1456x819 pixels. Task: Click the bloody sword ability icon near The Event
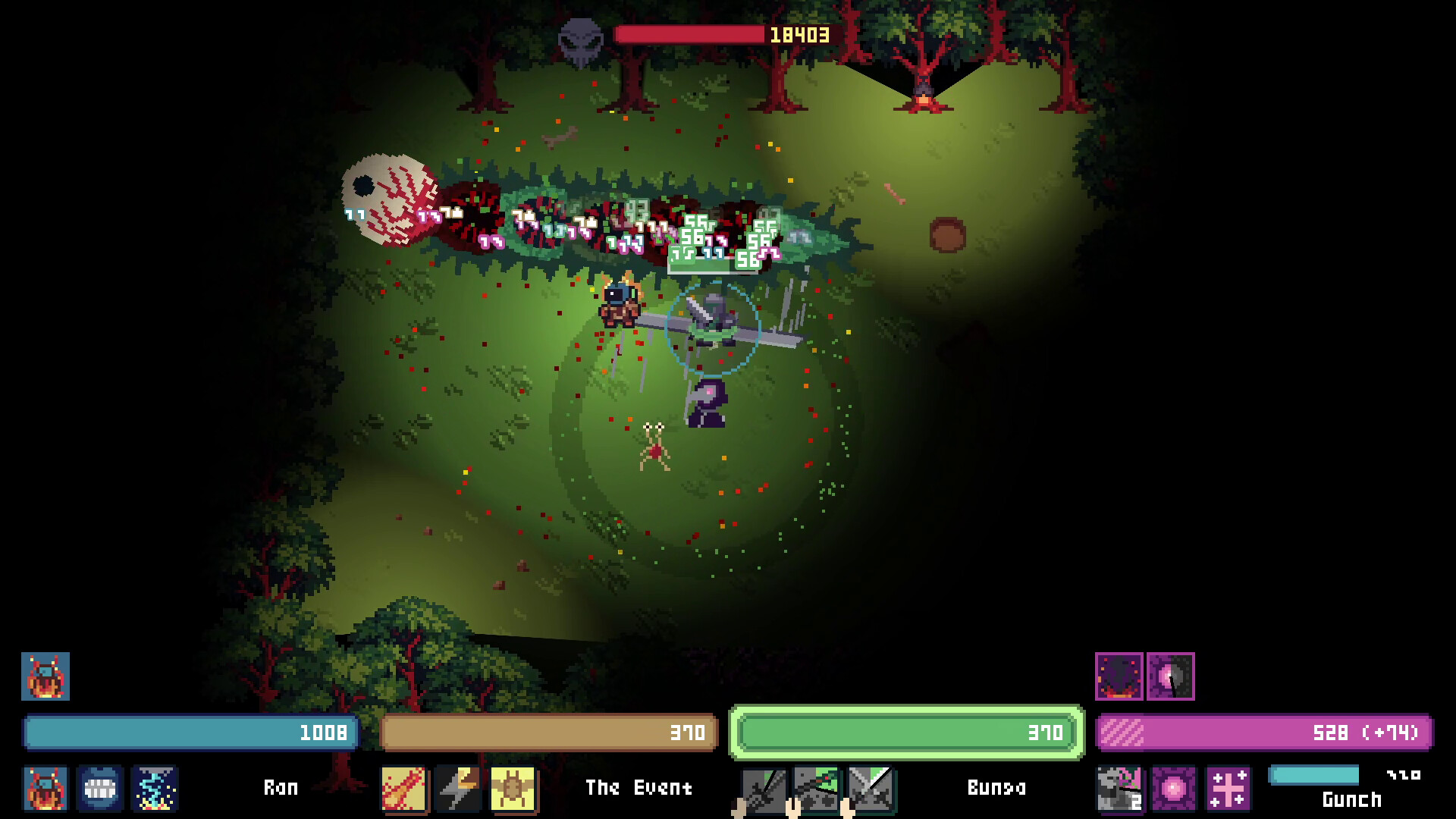click(403, 787)
